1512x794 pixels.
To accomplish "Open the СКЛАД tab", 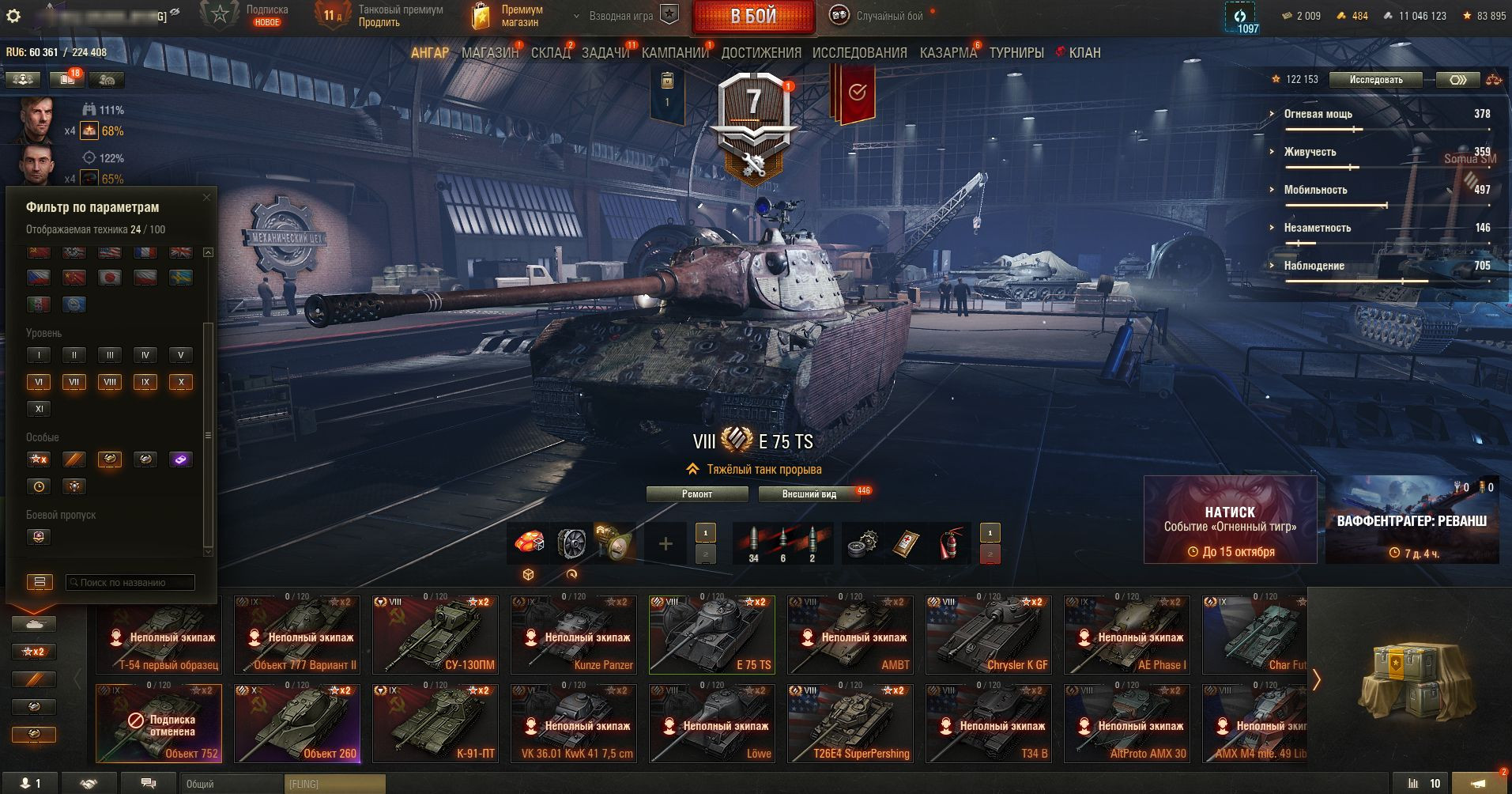I will pos(550,53).
